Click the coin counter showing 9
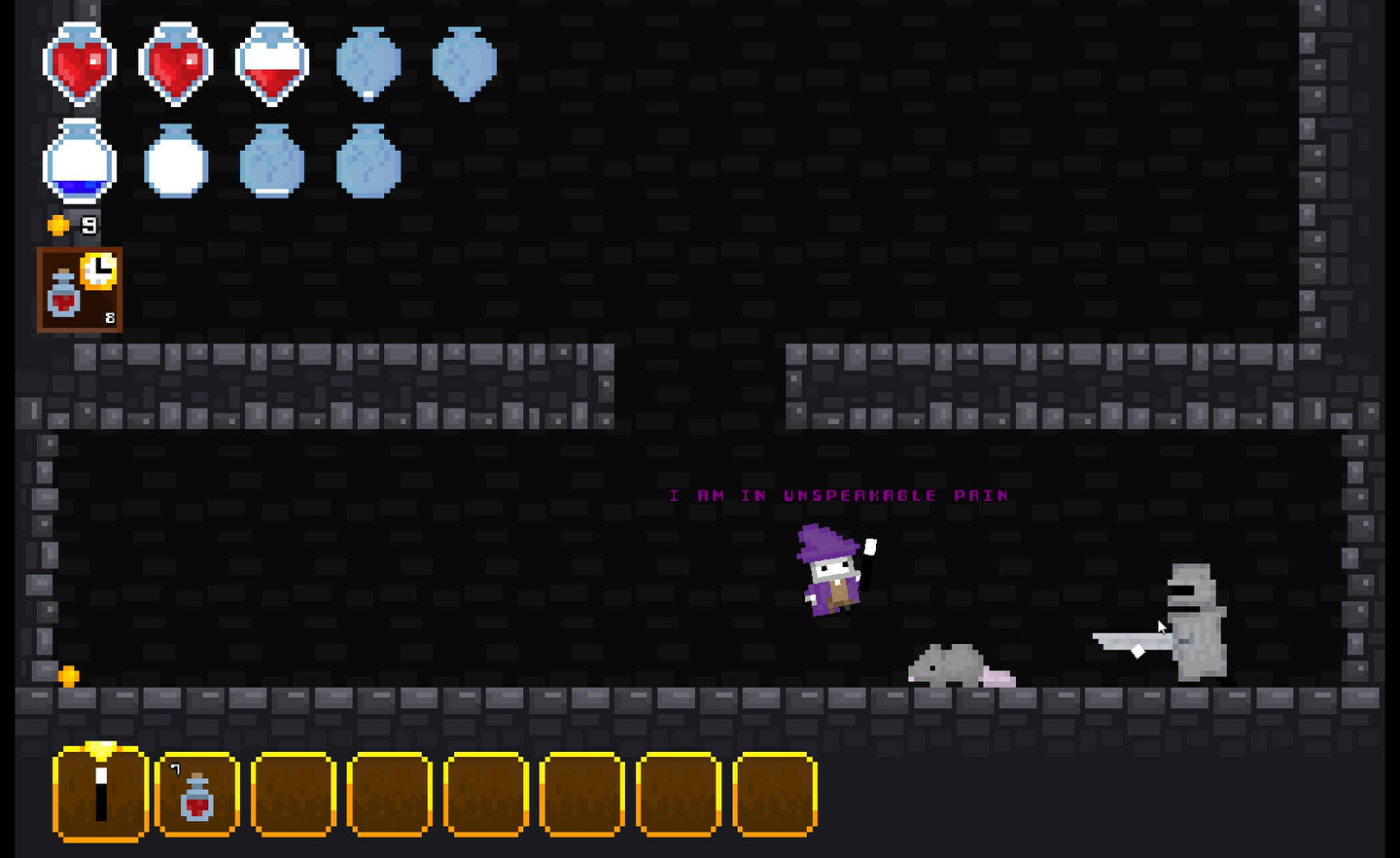Viewport: 1400px width, 858px height. (x=89, y=223)
